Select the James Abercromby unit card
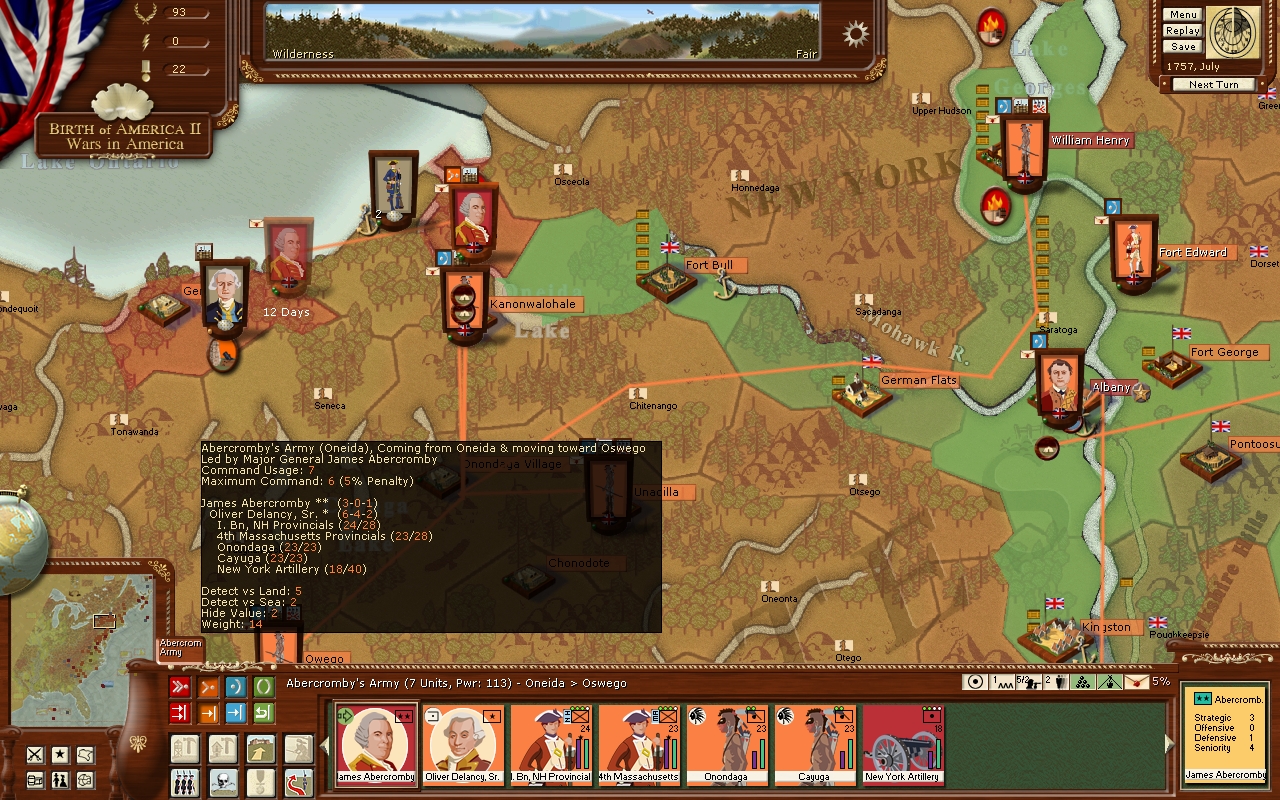Image resolution: width=1280 pixels, height=800 pixels. pos(376,745)
